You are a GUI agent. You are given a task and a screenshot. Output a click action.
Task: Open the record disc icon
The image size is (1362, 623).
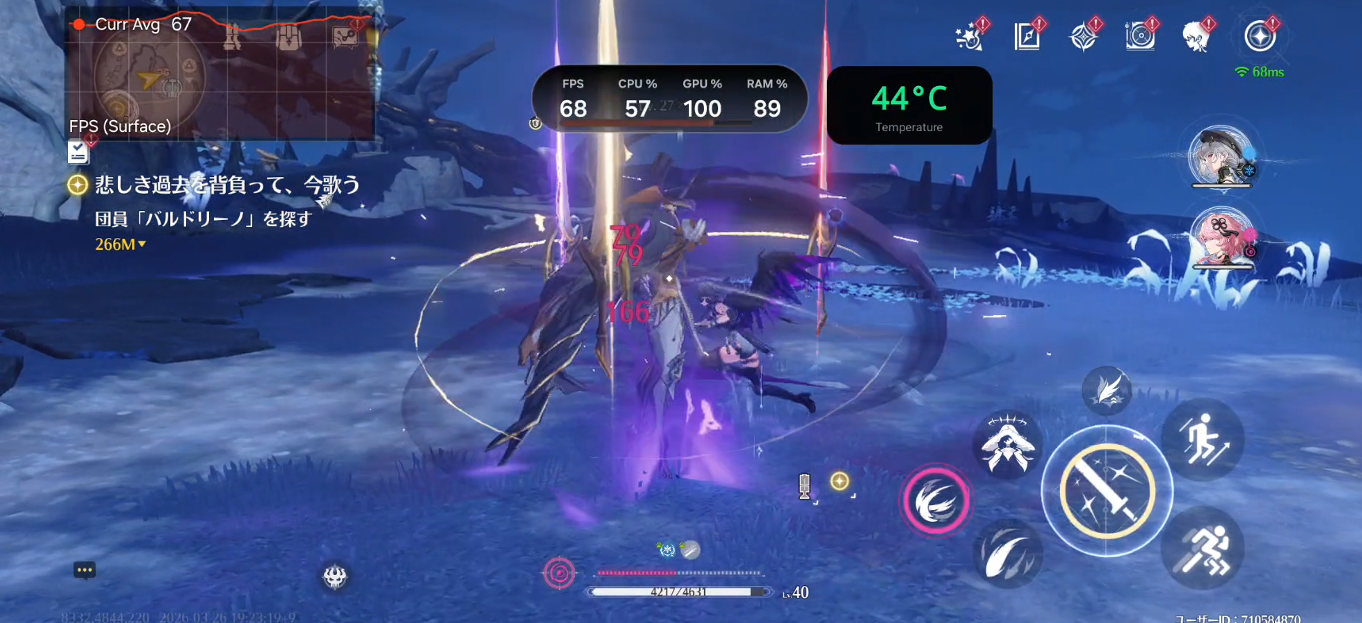point(1139,37)
